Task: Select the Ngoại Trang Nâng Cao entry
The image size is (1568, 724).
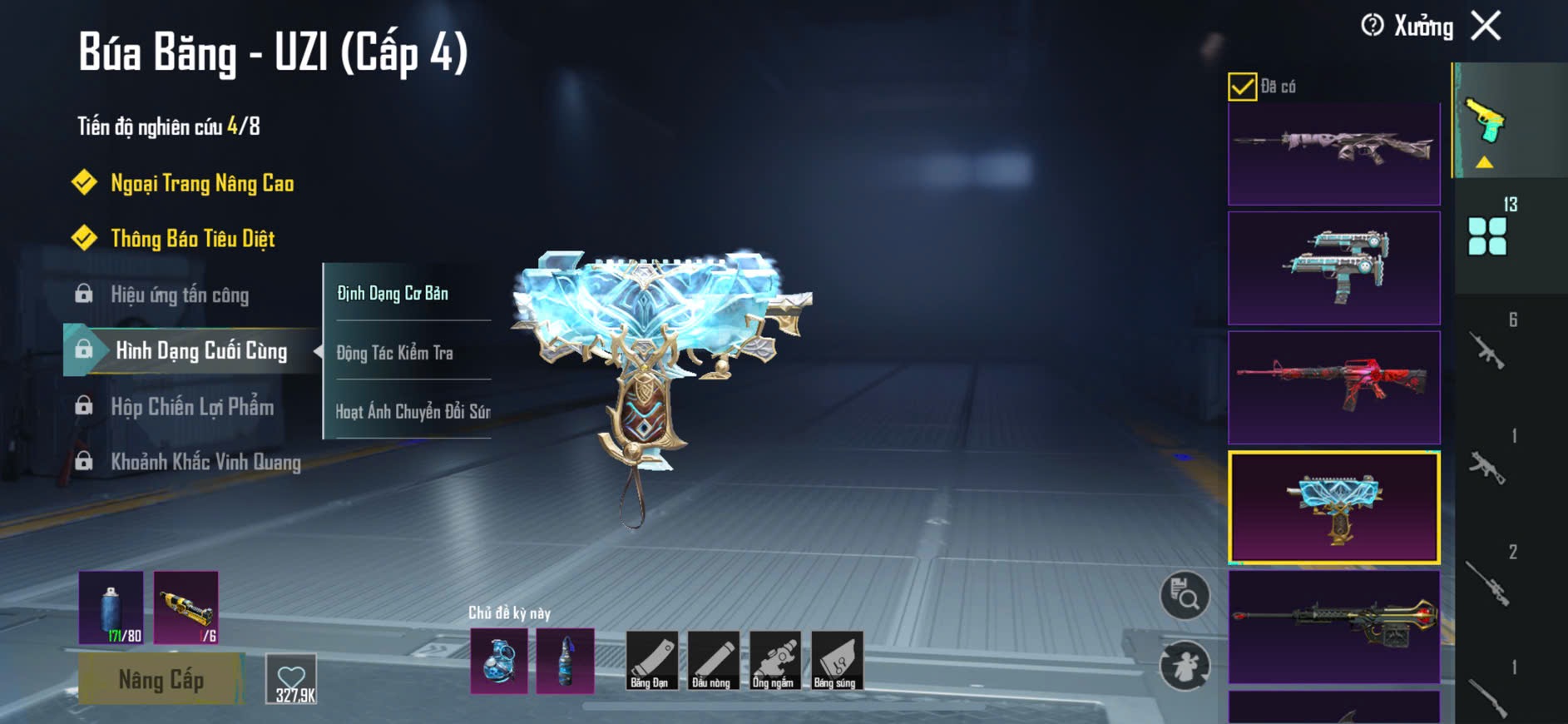Action: point(202,183)
